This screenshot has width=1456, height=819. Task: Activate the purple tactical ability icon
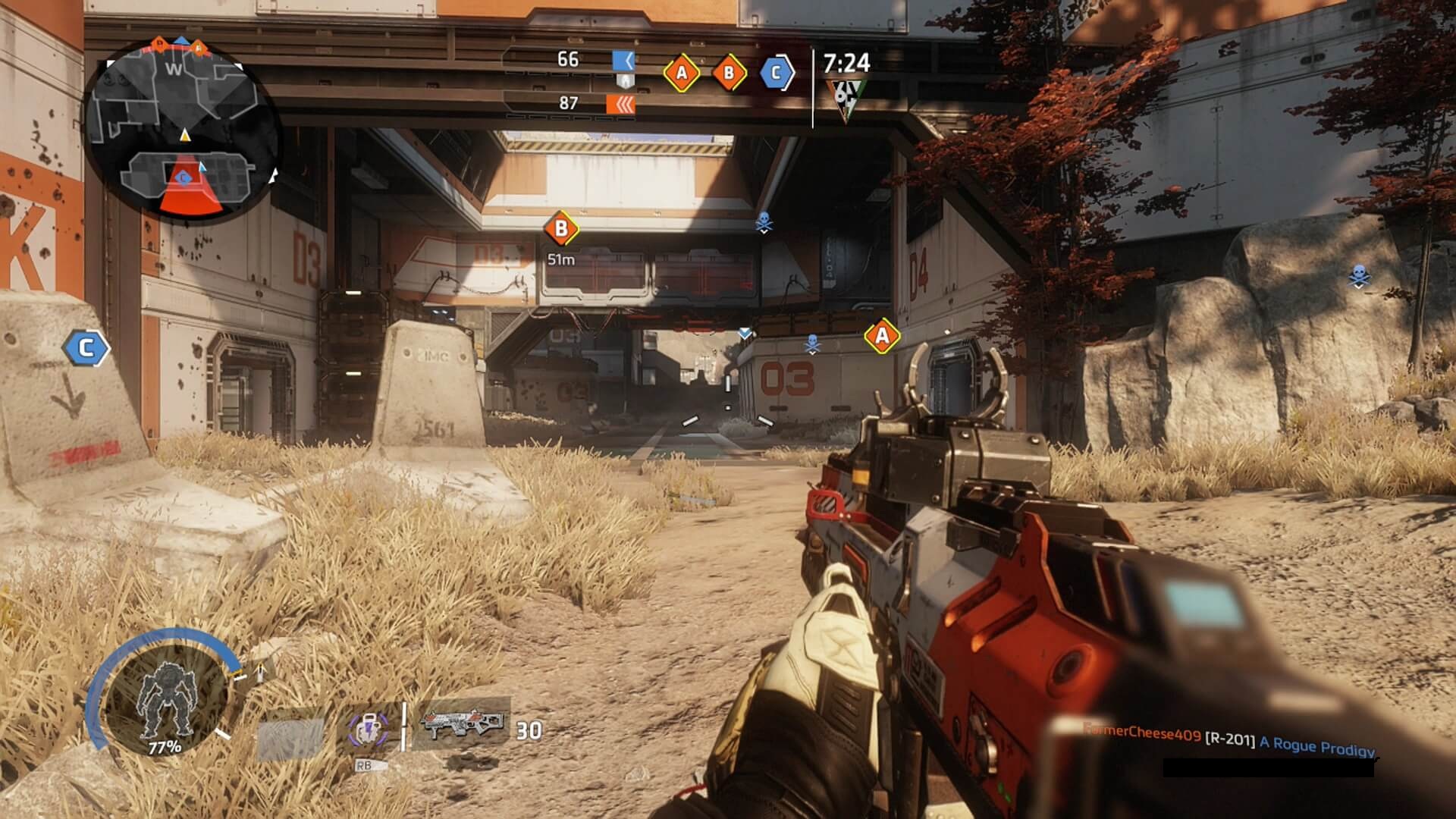point(368,729)
